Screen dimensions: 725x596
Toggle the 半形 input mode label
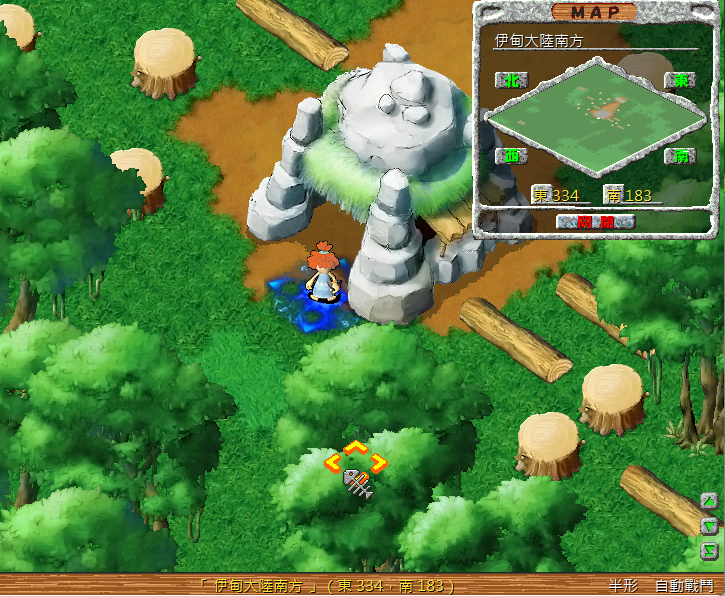click(622, 586)
